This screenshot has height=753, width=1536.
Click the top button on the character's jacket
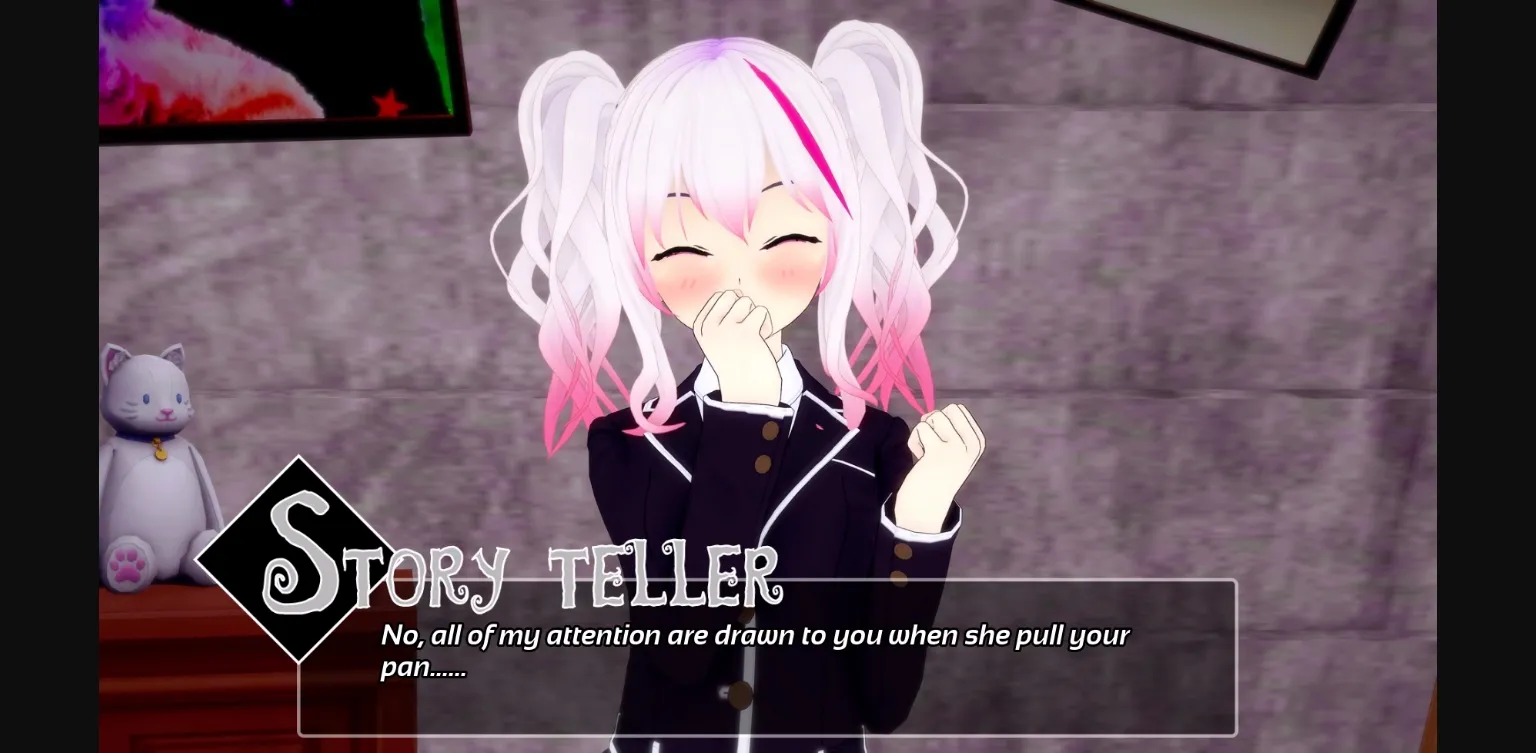(x=768, y=430)
